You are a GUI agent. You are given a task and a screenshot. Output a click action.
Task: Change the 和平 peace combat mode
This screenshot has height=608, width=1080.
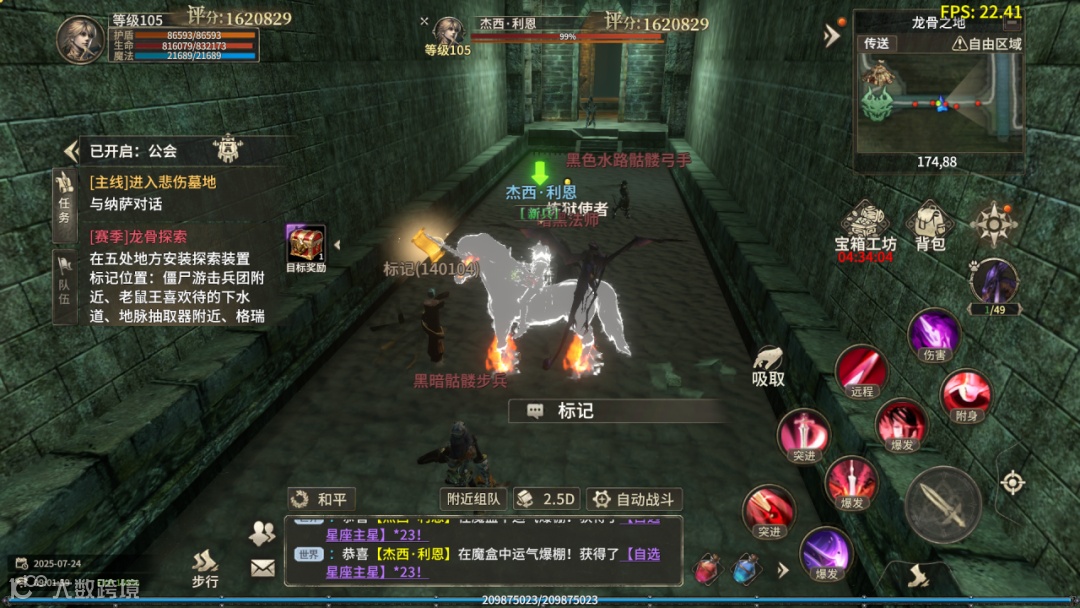(321, 499)
